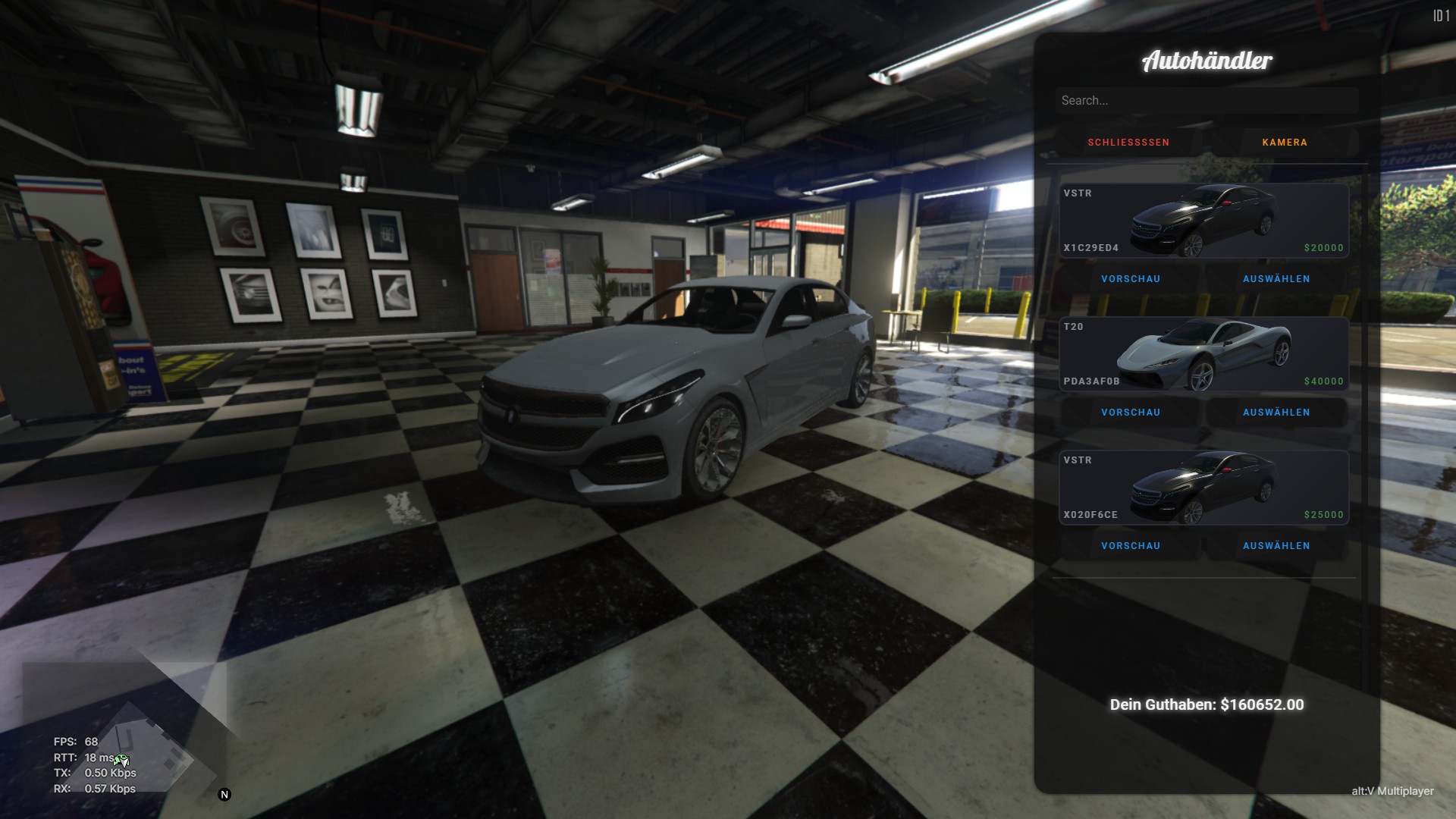
Task: Click the Search input field
Action: coord(1206,101)
